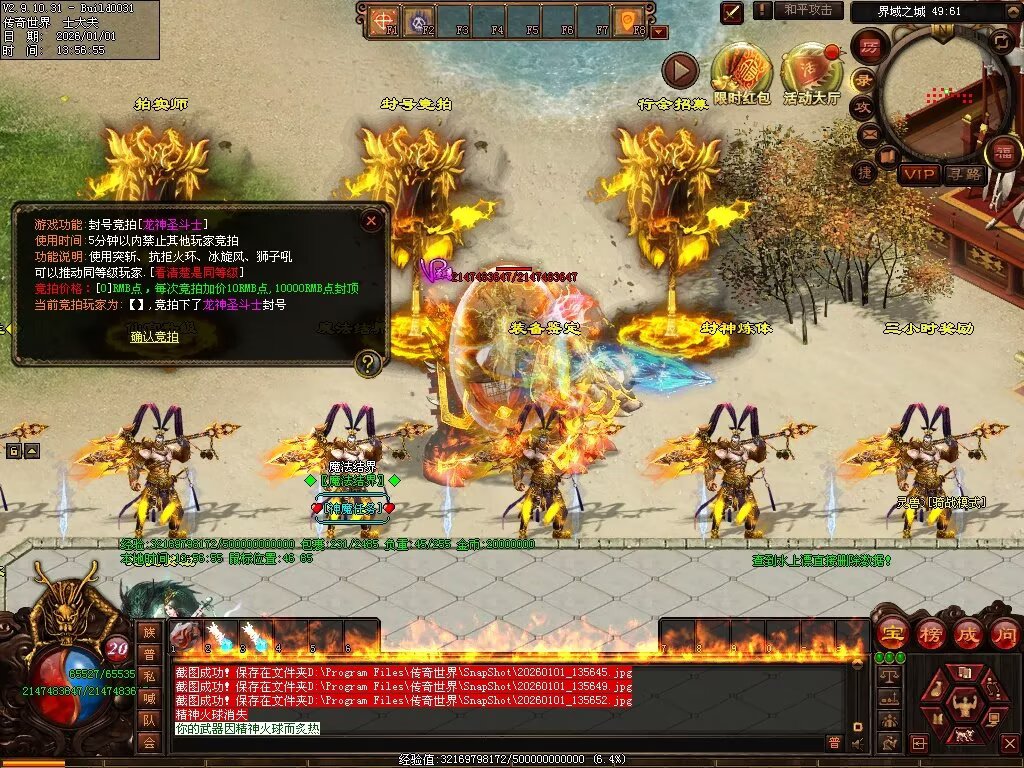Toggle the 和平攻击 attack mode button
The width and height of the screenshot is (1024, 768).
click(x=807, y=10)
